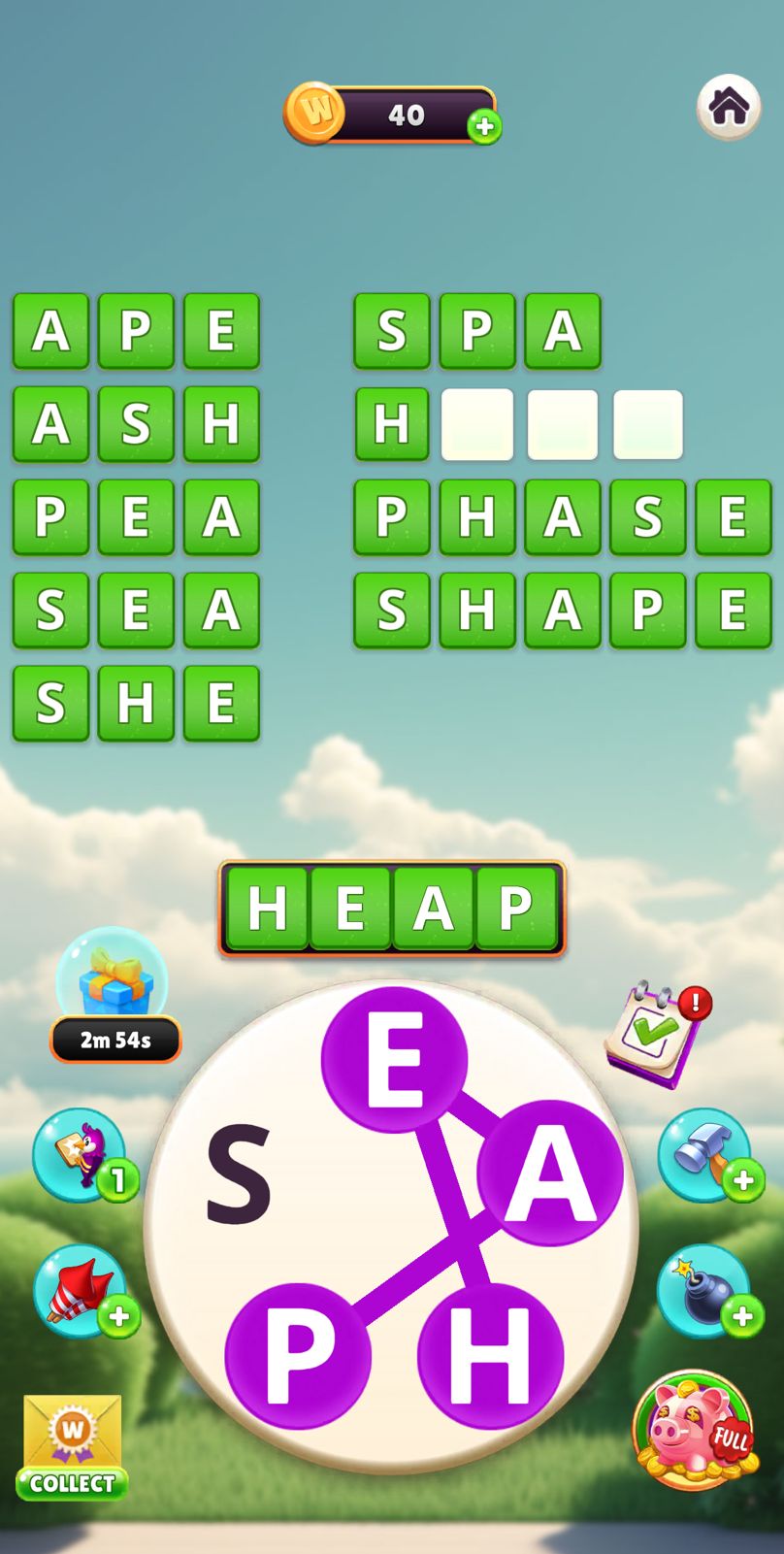
Task: Collect the envelope reward
Action: click(72, 1446)
